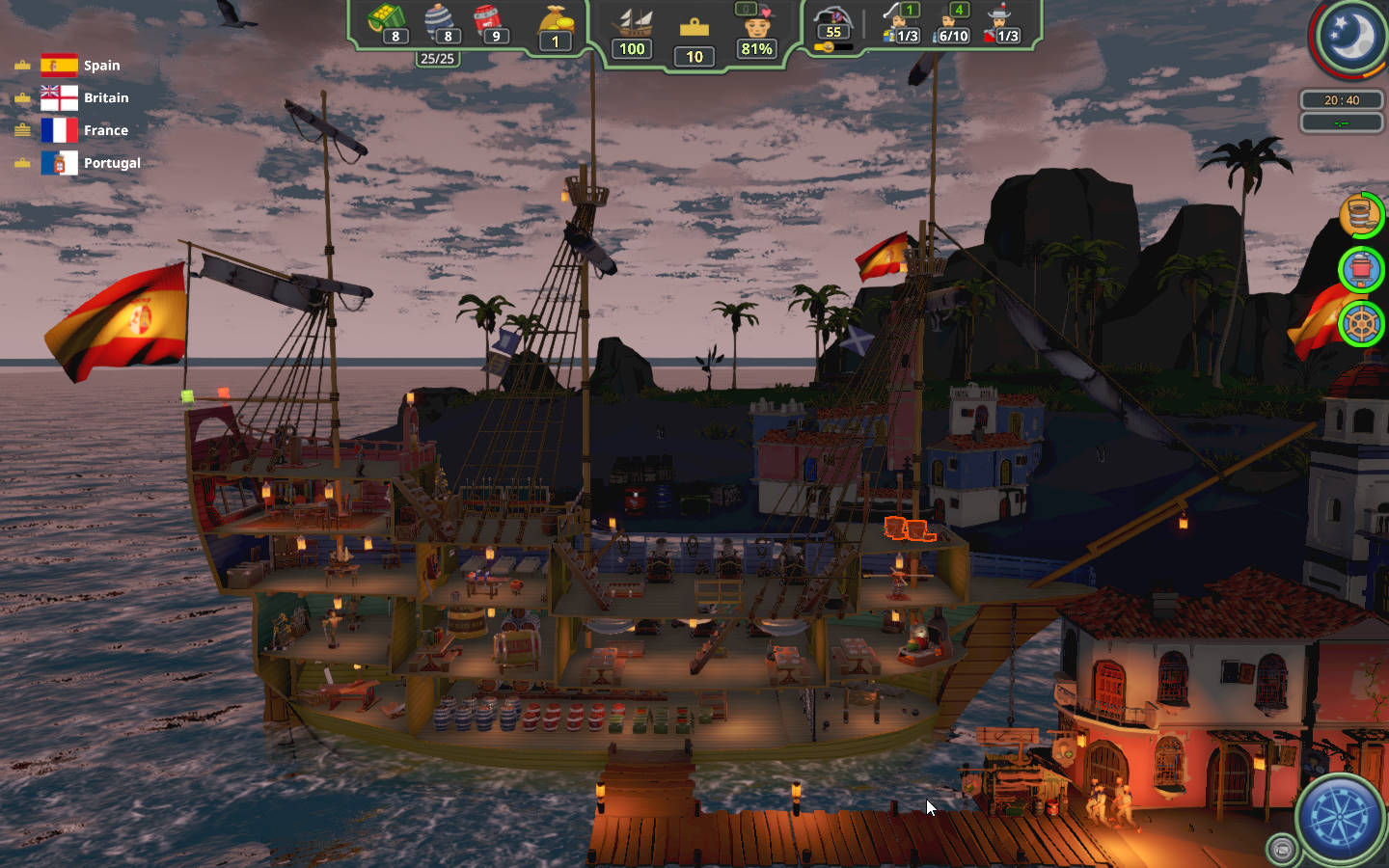Screen dimensions: 1389x868
Task: Click the small grey camera button
Action: pyautogui.click(x=1282, y=849)
